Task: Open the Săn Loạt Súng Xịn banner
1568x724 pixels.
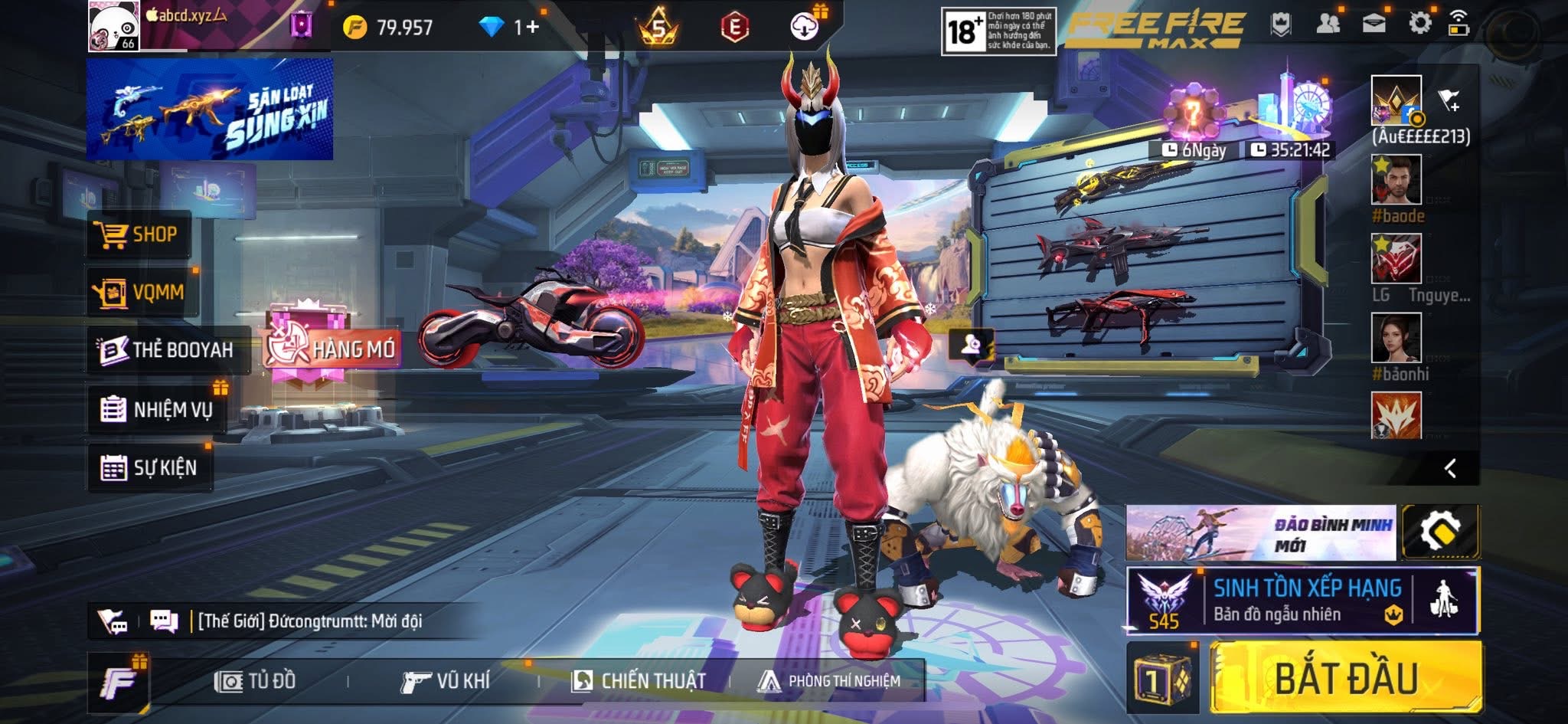Action: 210,109
